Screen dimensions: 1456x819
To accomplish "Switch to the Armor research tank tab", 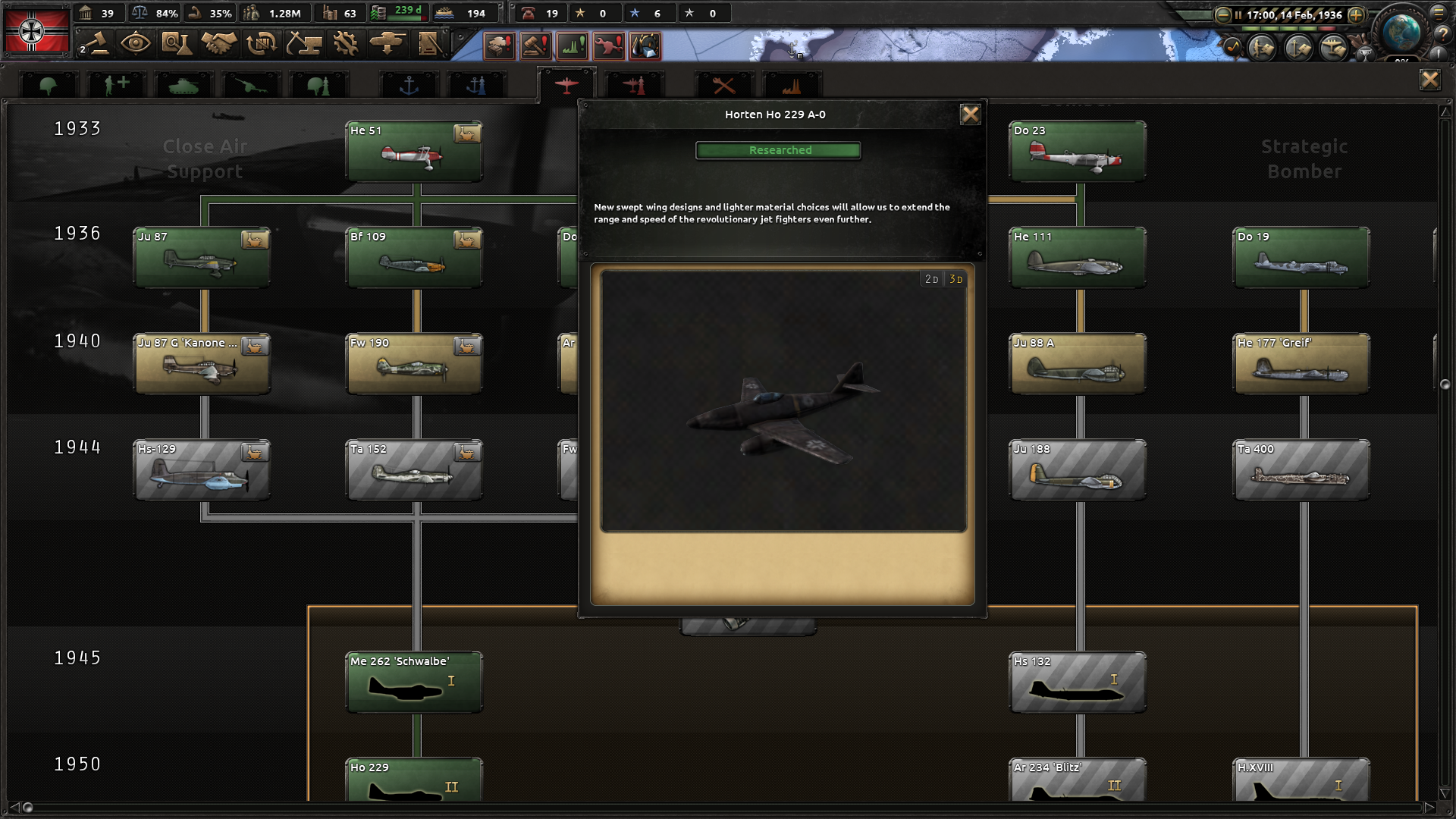I will [184, 85].
